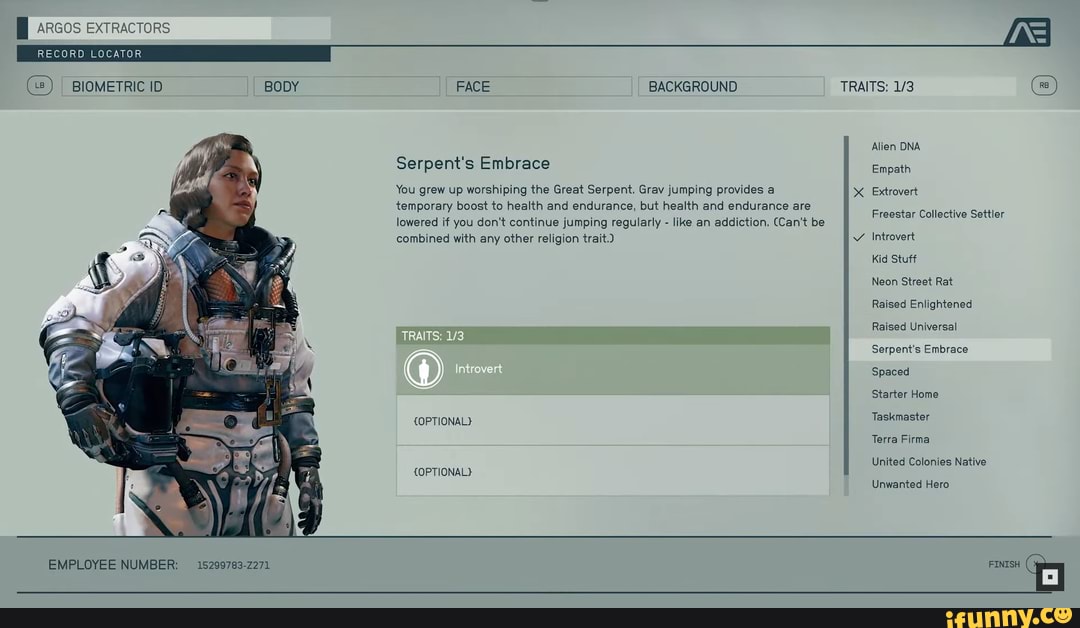Toggle the checked Introvert trait in list
1080x628 pixels.
(893, 237)
